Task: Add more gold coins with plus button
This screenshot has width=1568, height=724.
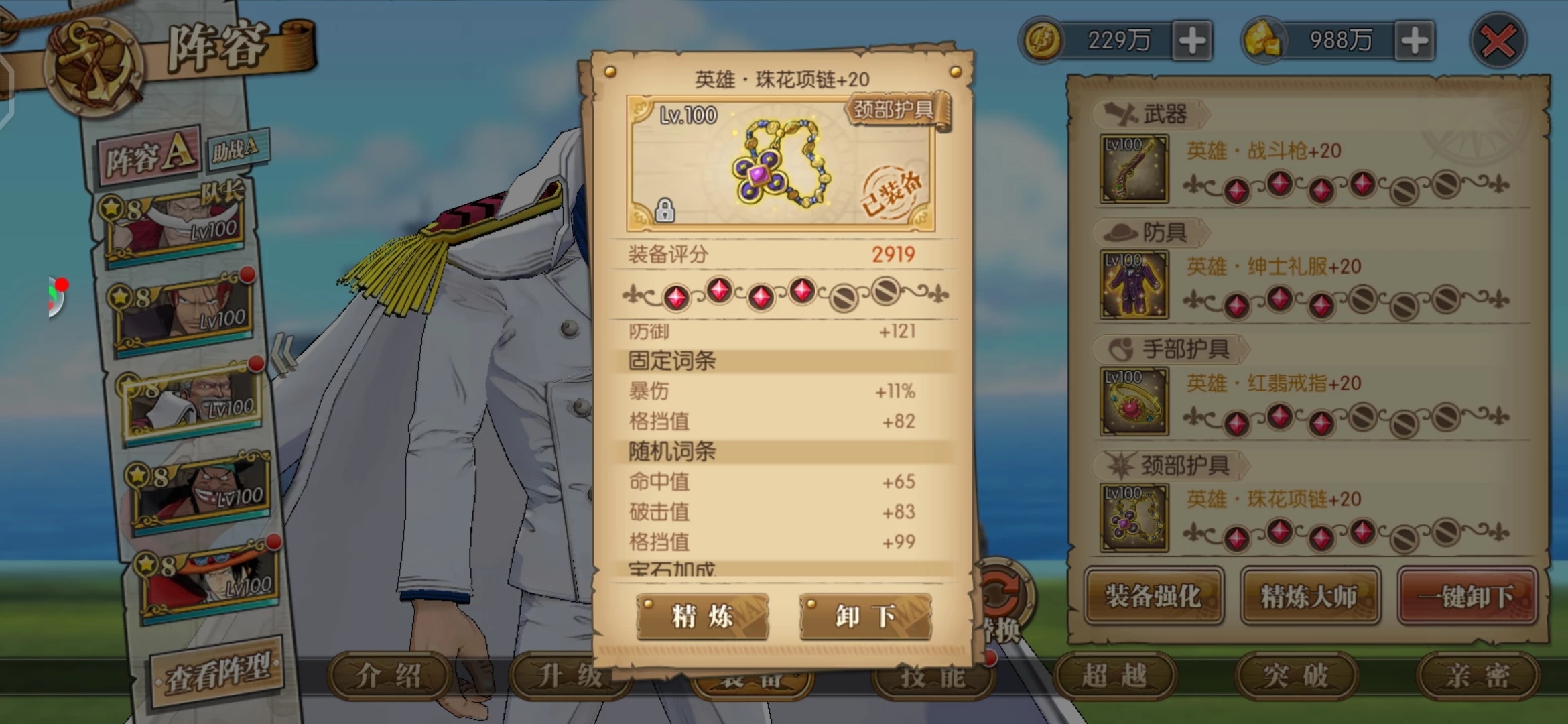Action: click(1192, 41)
